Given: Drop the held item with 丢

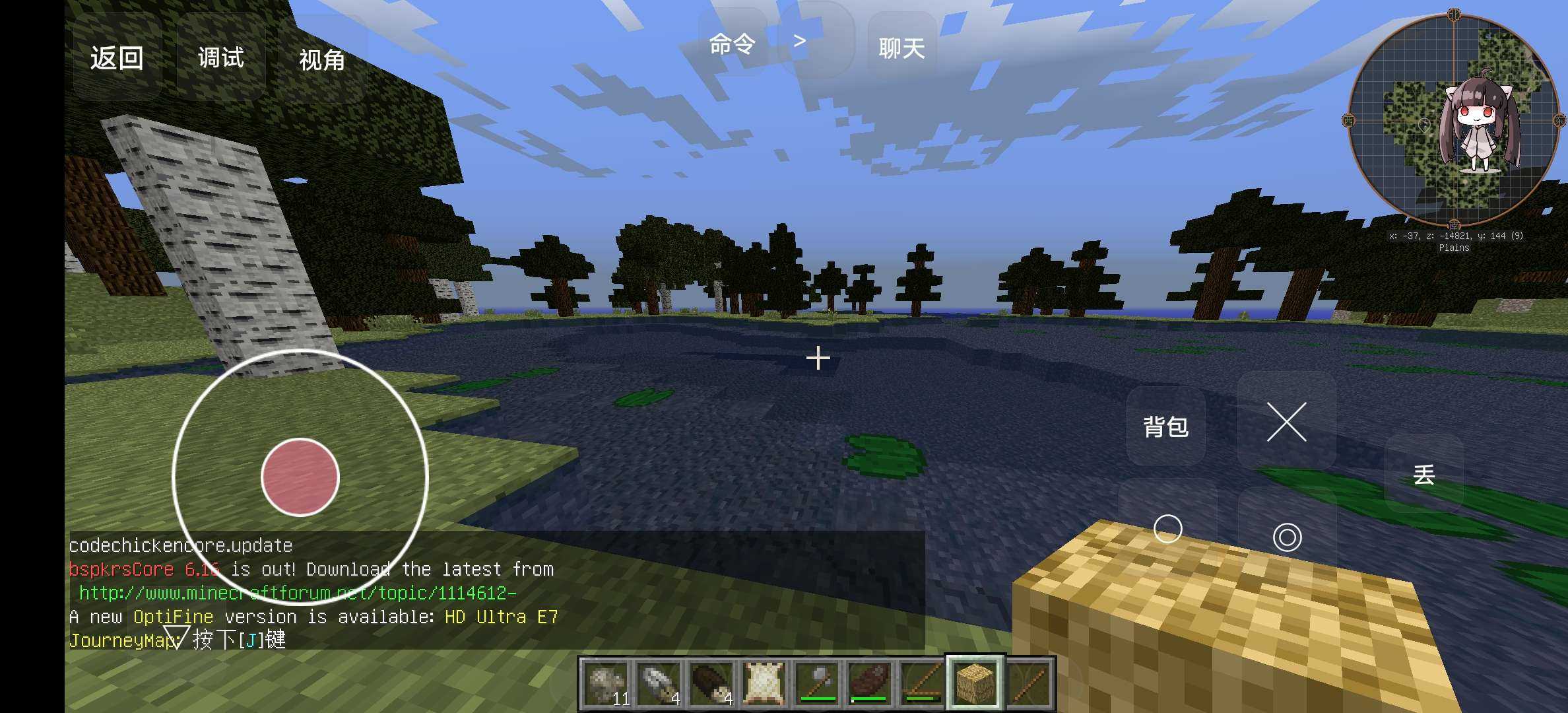Looking at the screenshot, I should 1423,475.
